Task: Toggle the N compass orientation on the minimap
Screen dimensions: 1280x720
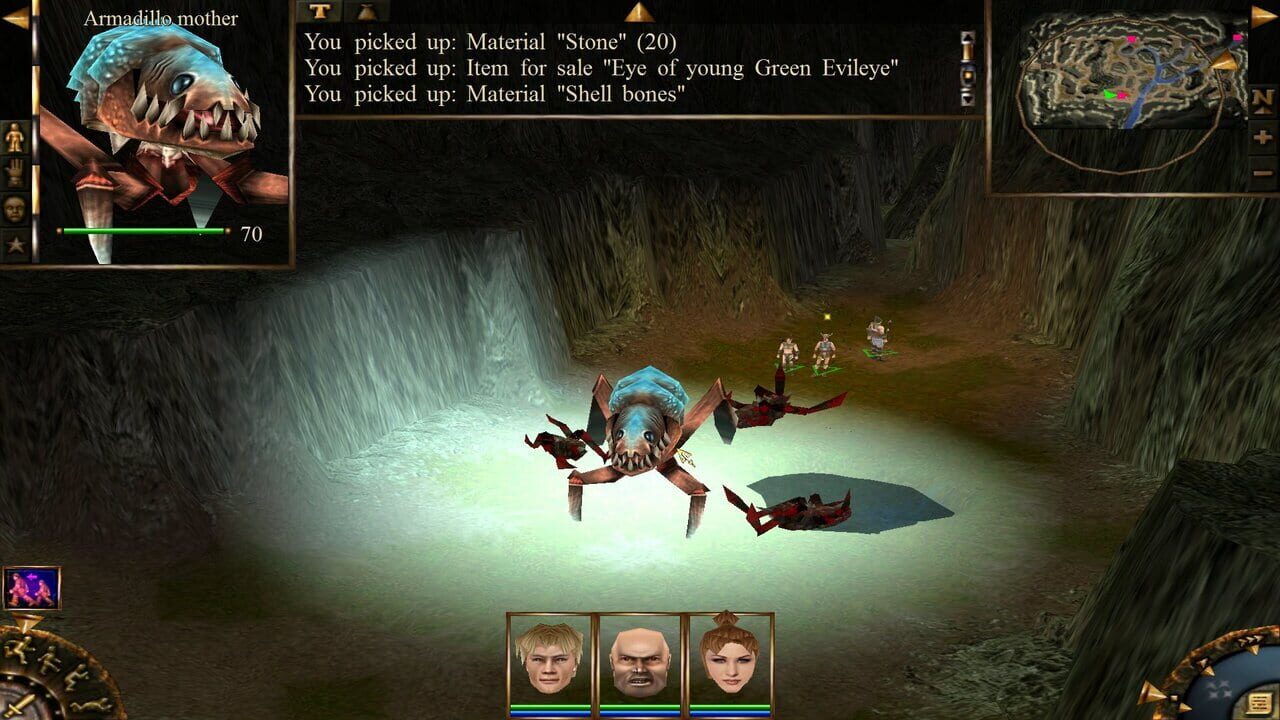Action: tap(1261, 99)
